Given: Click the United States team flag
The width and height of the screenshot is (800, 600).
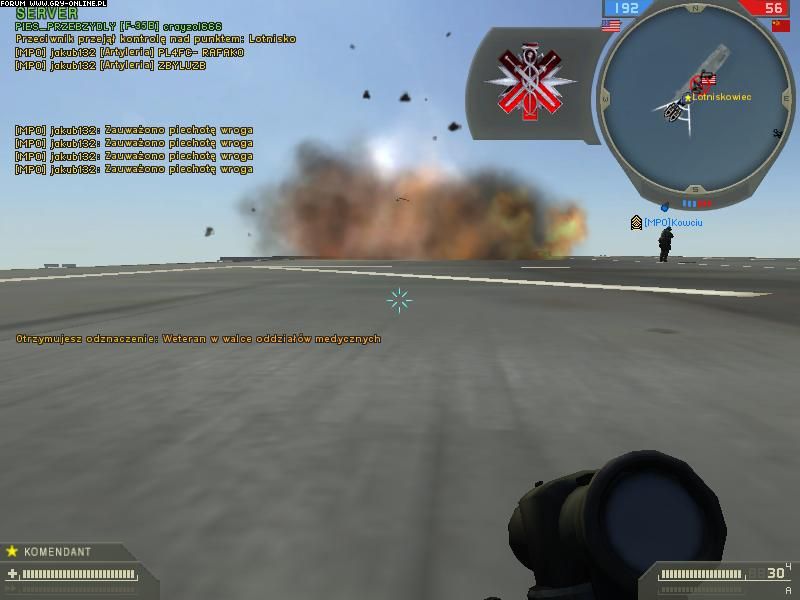Looking at the screenshot, I should pos(610,25).
